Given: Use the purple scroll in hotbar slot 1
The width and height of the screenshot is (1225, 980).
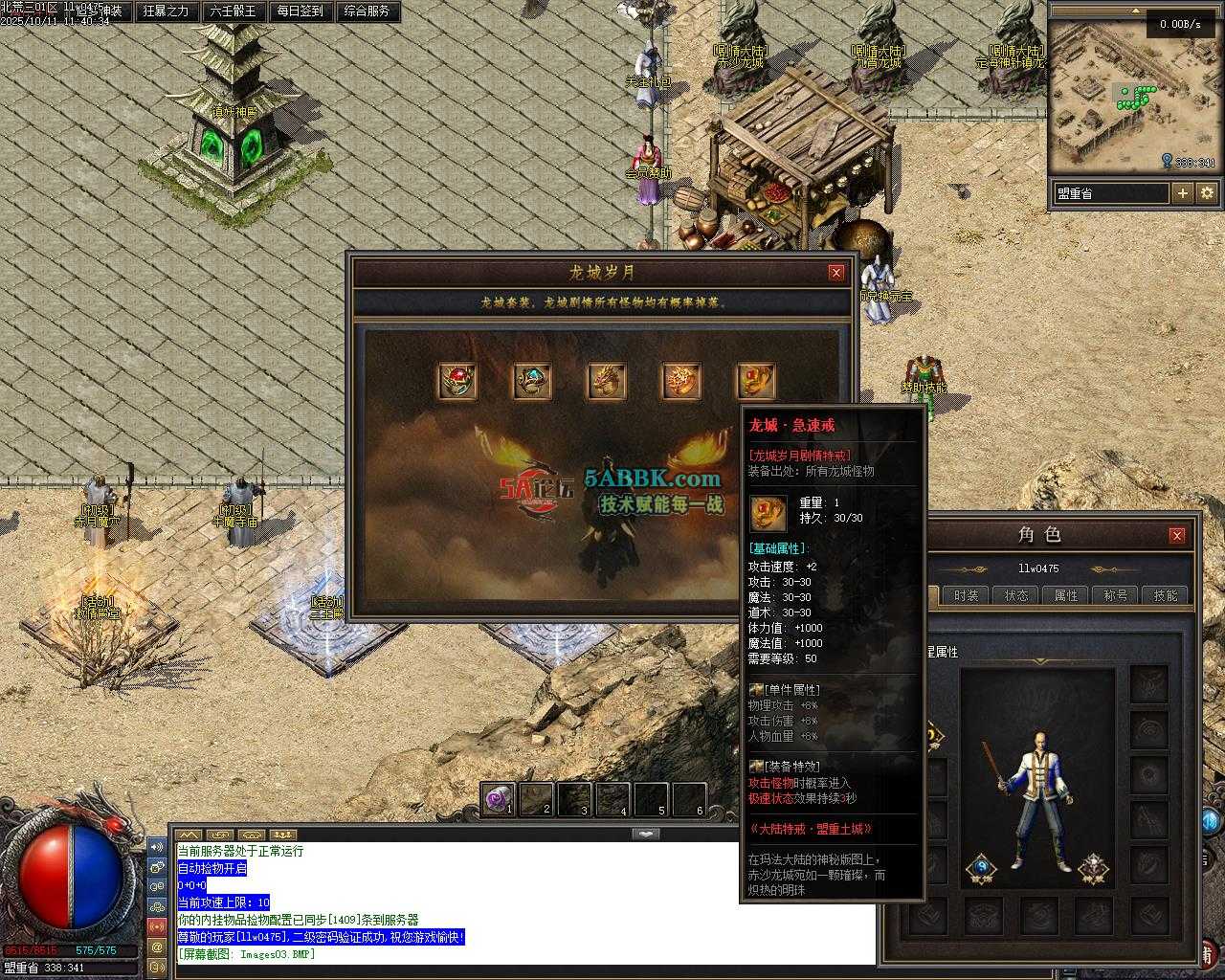Looking at the screenshot, I should tap(498, 799).
